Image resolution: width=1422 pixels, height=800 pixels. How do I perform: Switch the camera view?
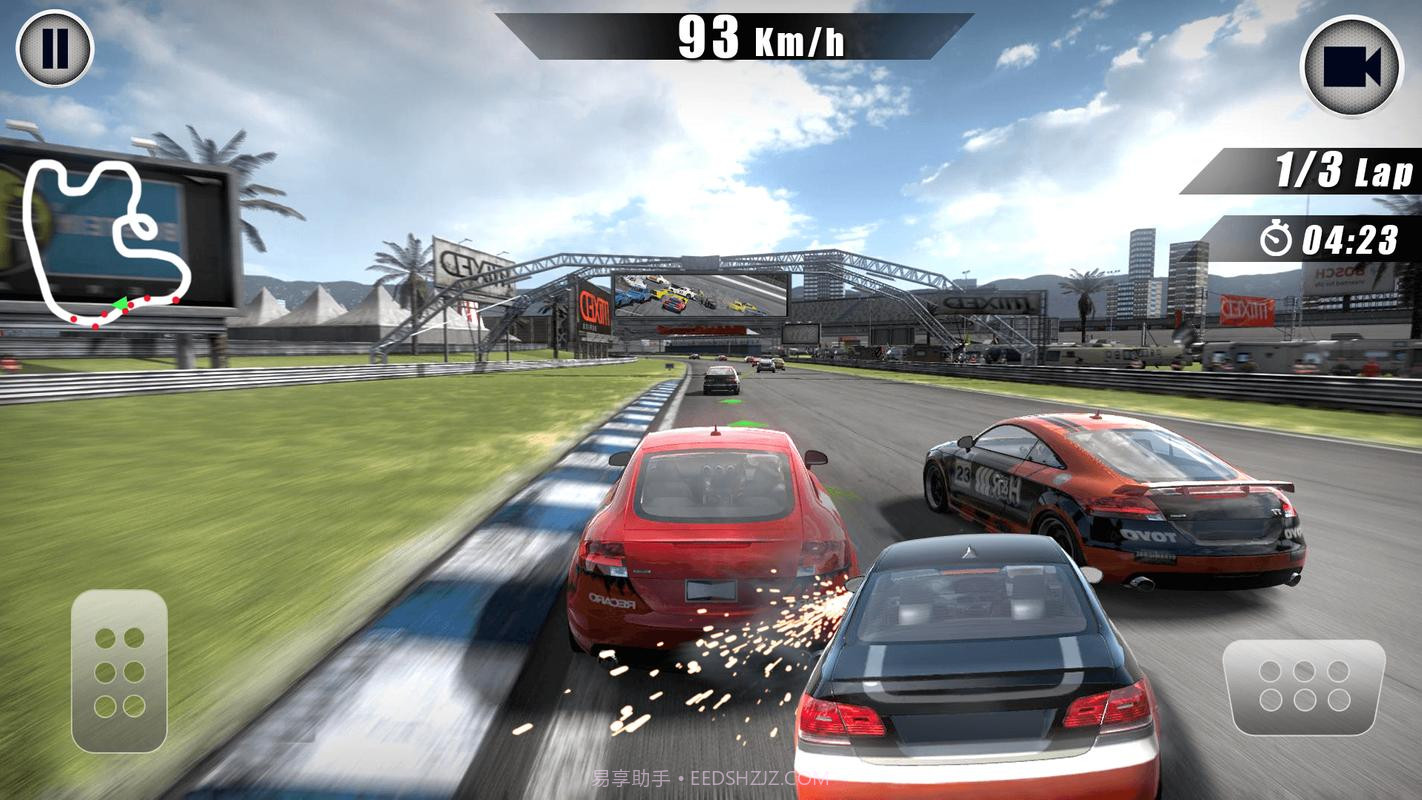[x=1351, y=66]
